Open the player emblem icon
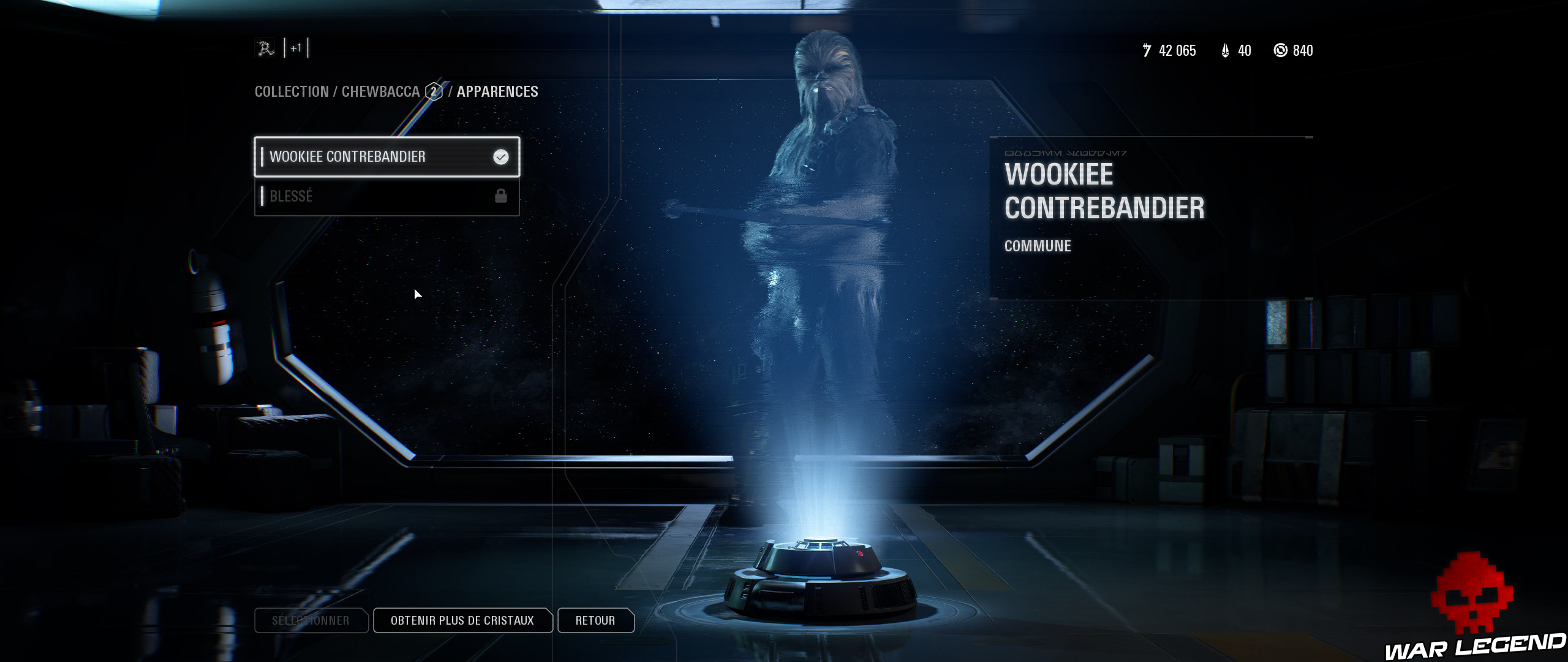The width and height of the screenshot is (1568, 662). coord(266,48)
